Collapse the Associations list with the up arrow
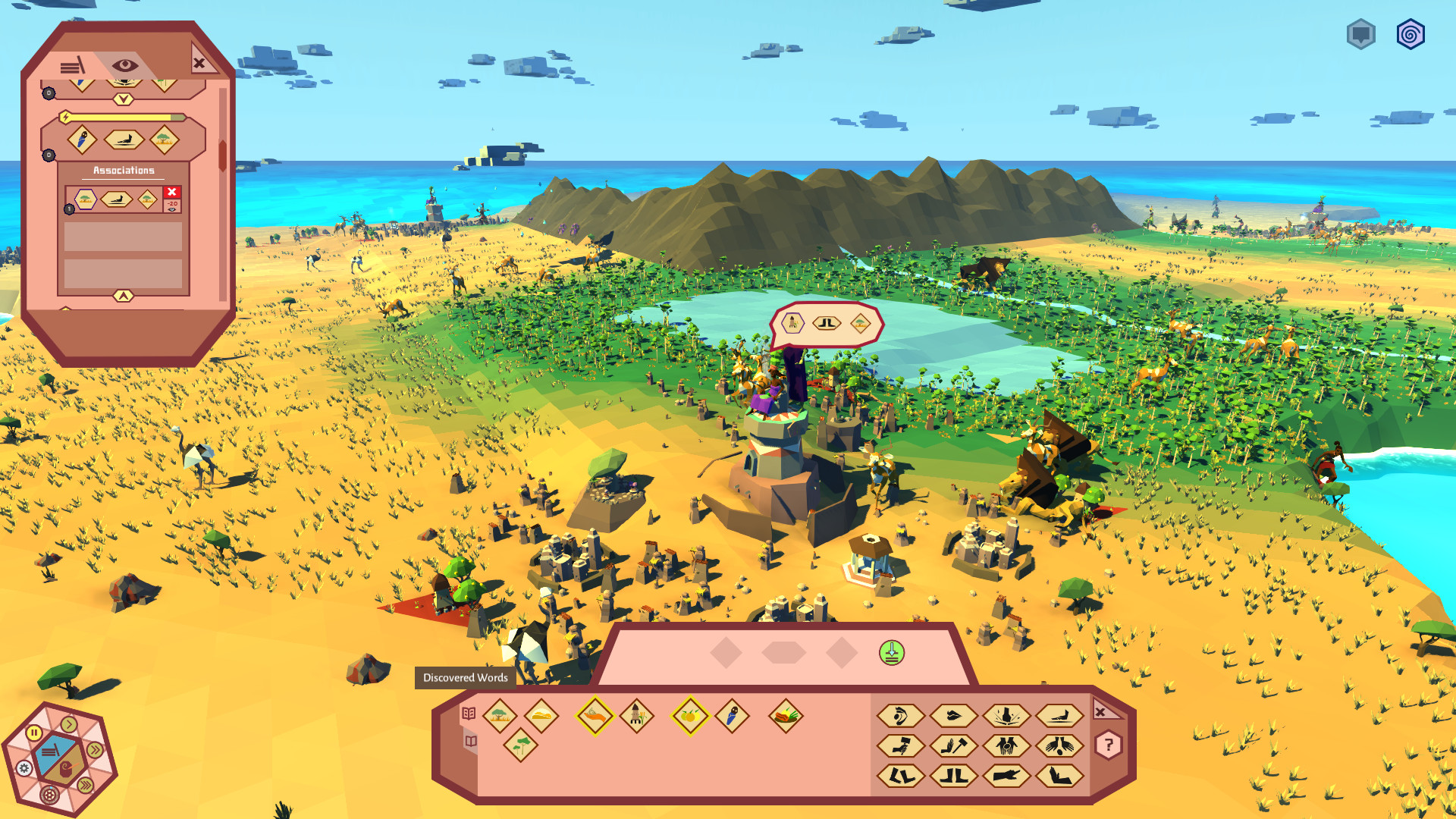1456x819 pixels. point(124,294)
